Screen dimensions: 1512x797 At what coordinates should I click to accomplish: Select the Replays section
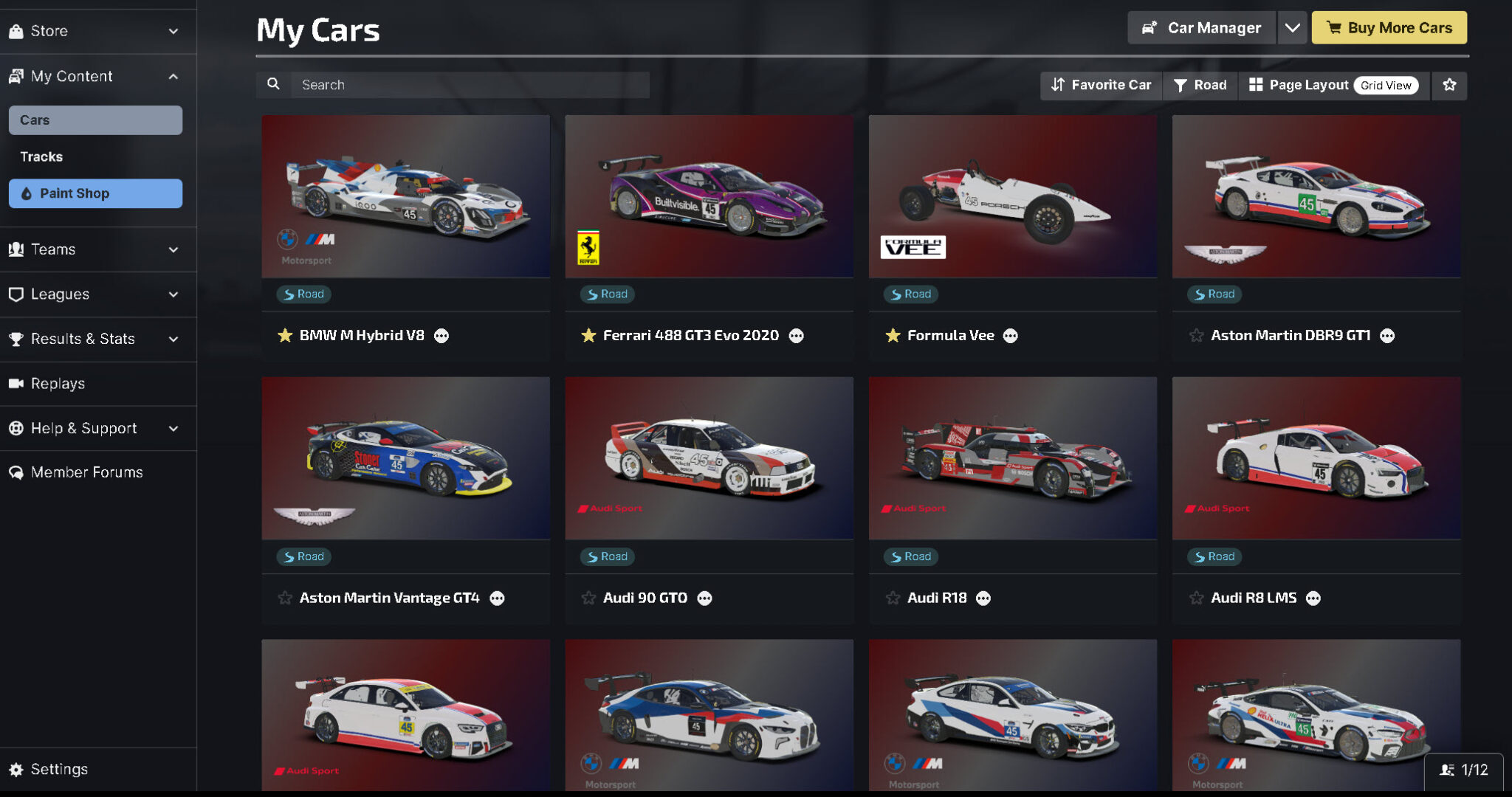pyautogui.click(x=62, y=384)
